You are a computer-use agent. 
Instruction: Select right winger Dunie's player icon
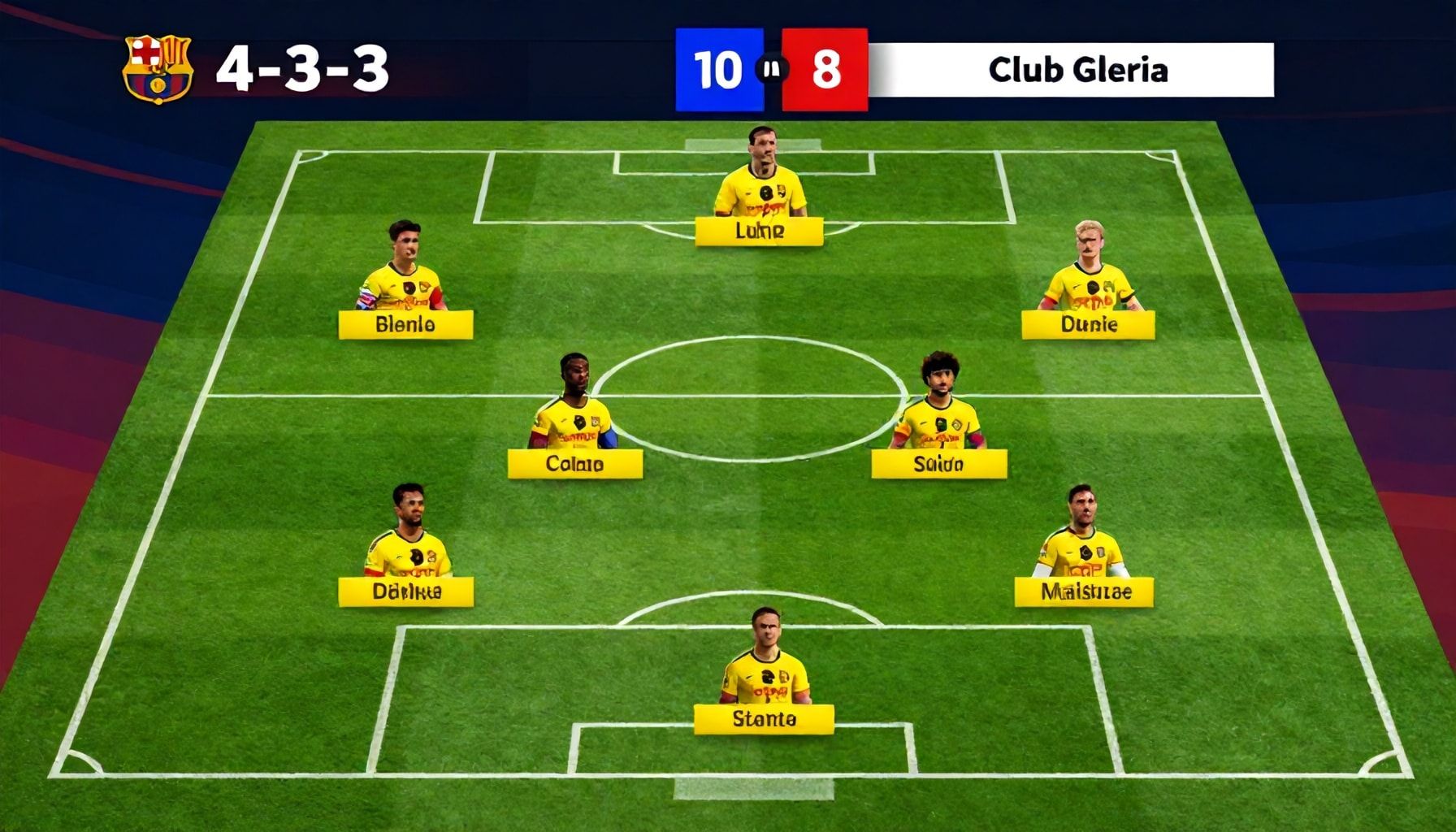[x=1089, y=276]
